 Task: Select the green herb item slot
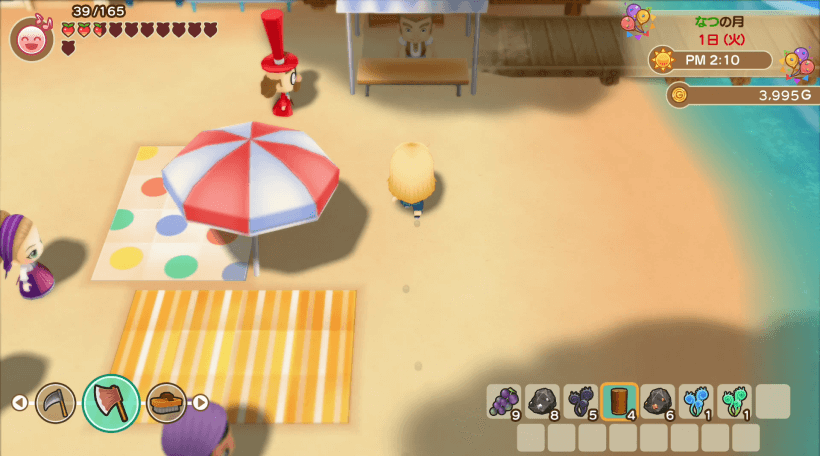pos(734,401)
